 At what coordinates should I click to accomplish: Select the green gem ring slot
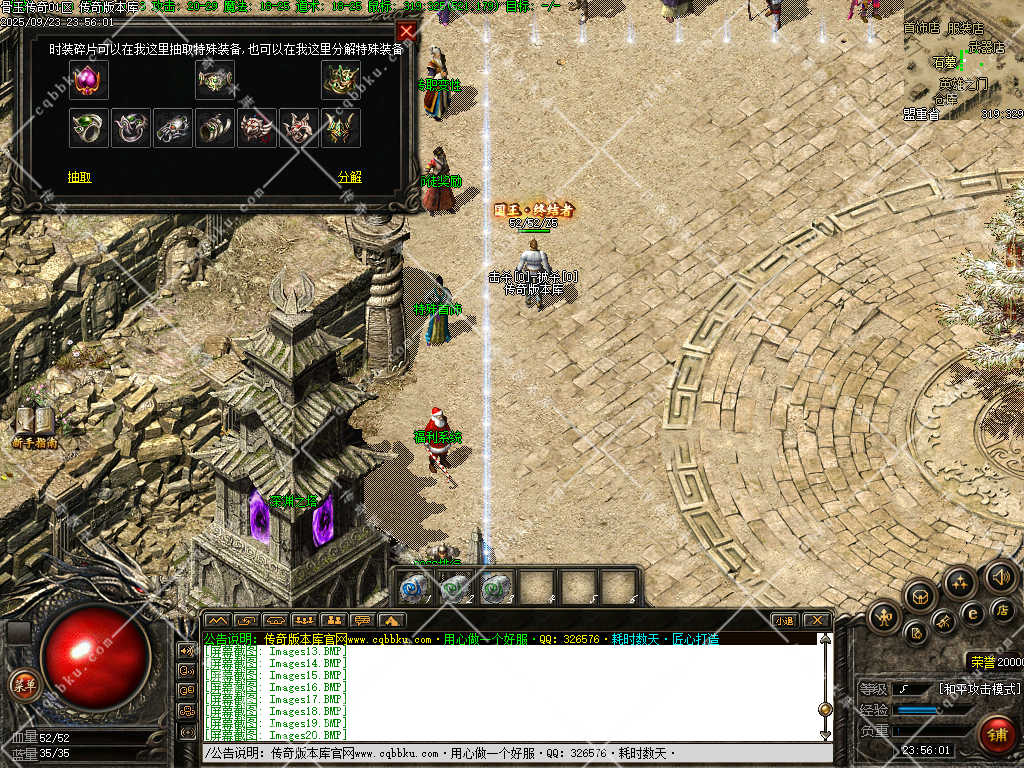coord(89,128)
